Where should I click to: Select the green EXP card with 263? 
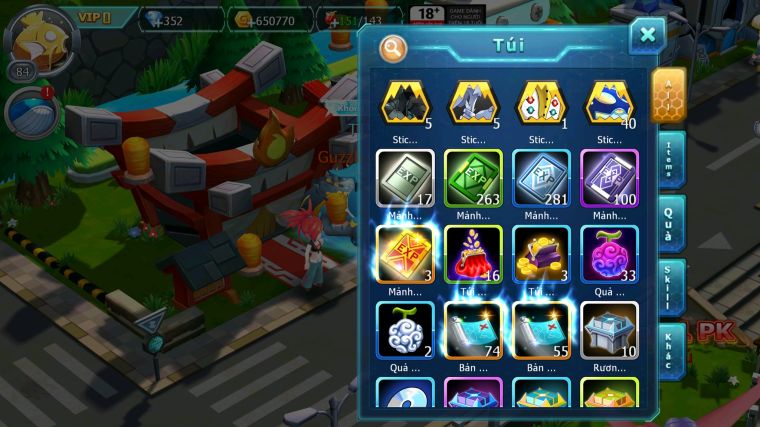pos(473,178)
